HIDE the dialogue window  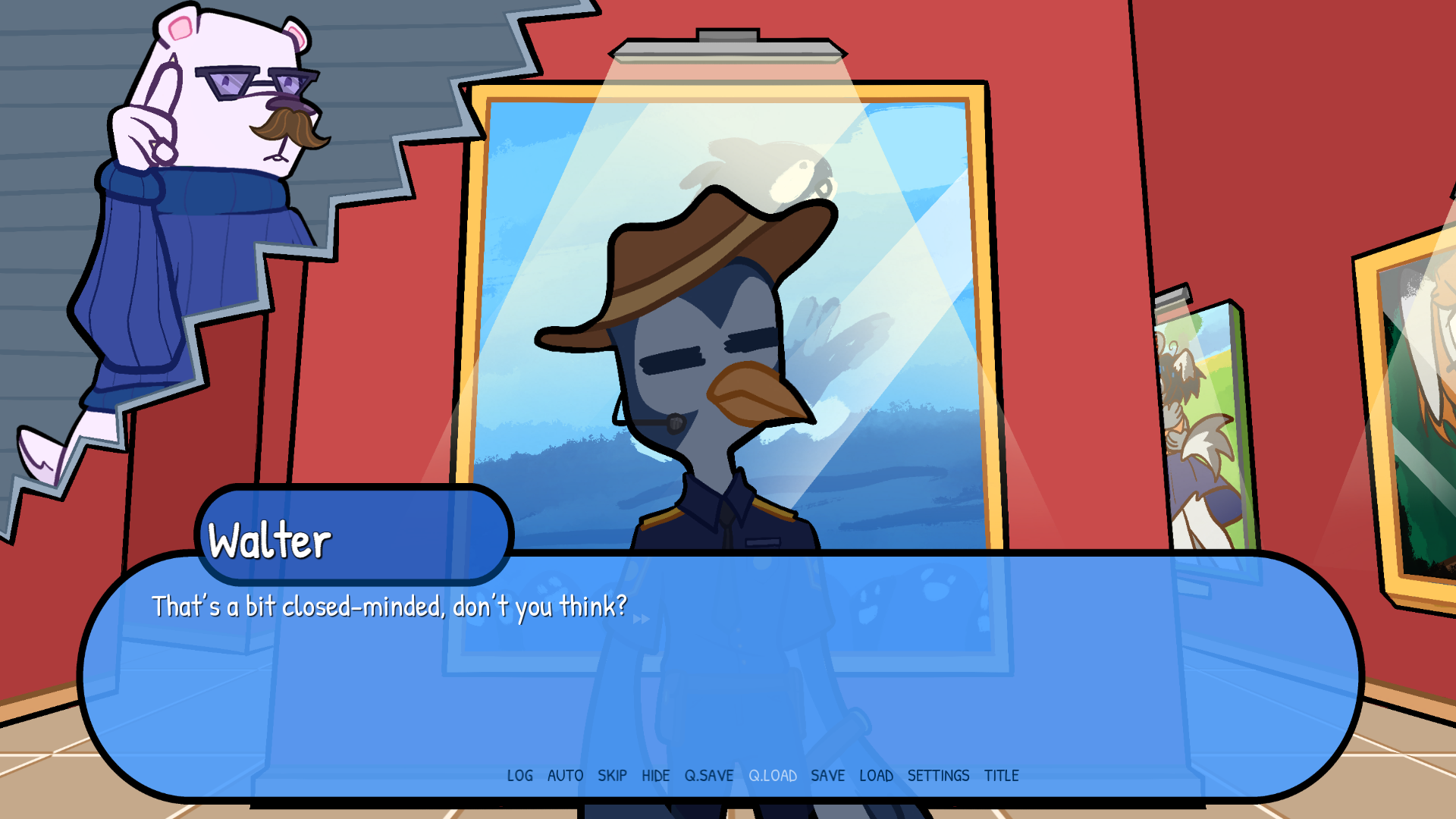coord(656,776)
